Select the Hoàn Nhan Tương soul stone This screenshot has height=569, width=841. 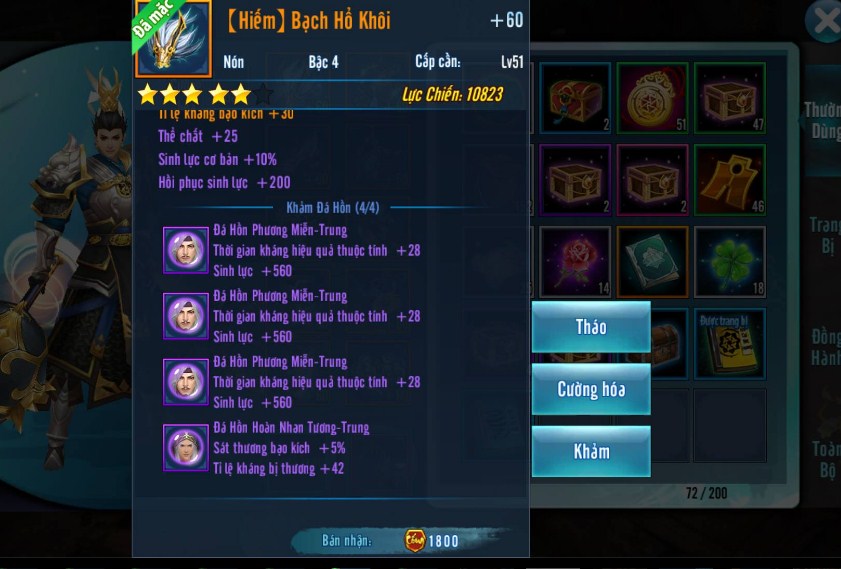click(x=185, y=448)
